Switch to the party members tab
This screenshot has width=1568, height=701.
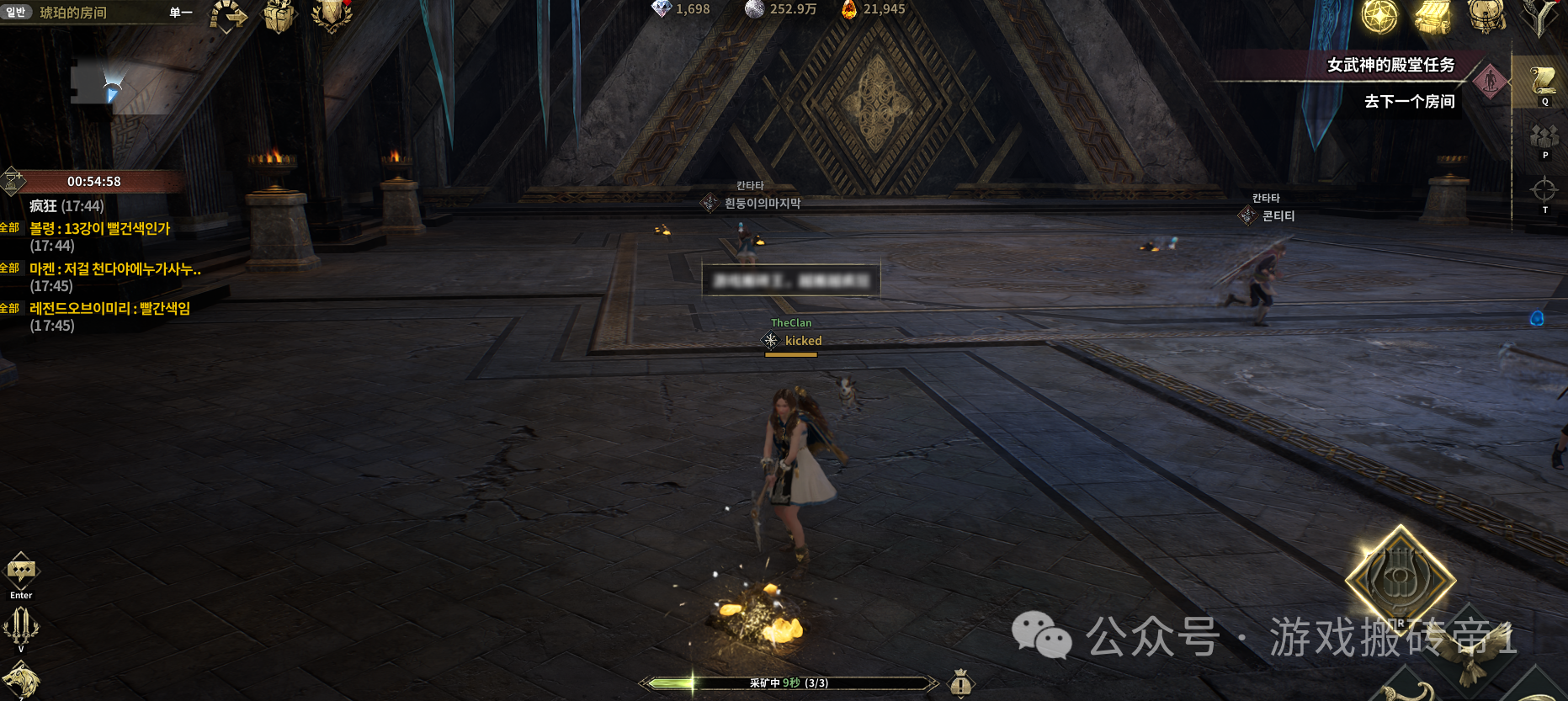click(x=1544, y=137)
